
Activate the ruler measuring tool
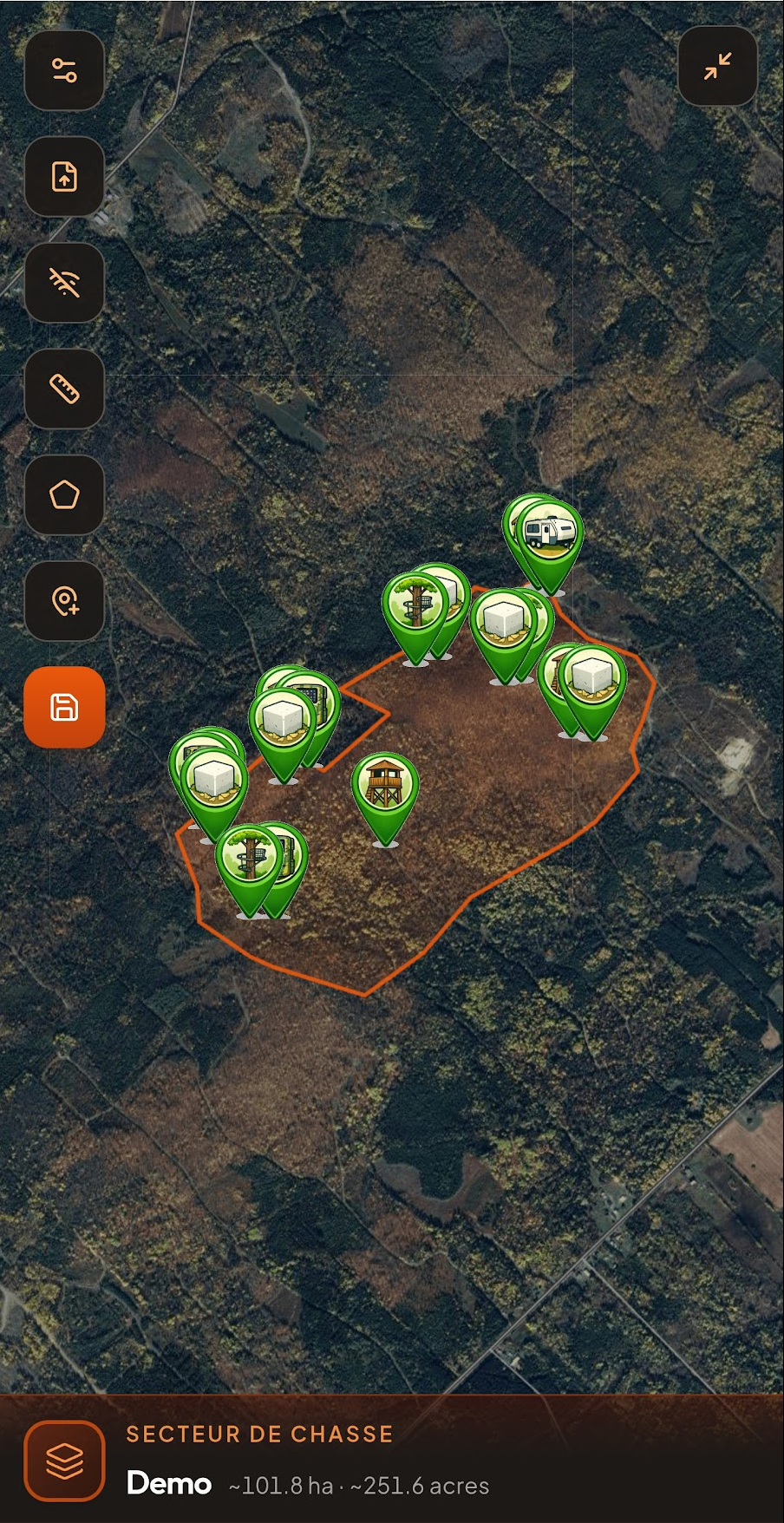coord(64,389)
